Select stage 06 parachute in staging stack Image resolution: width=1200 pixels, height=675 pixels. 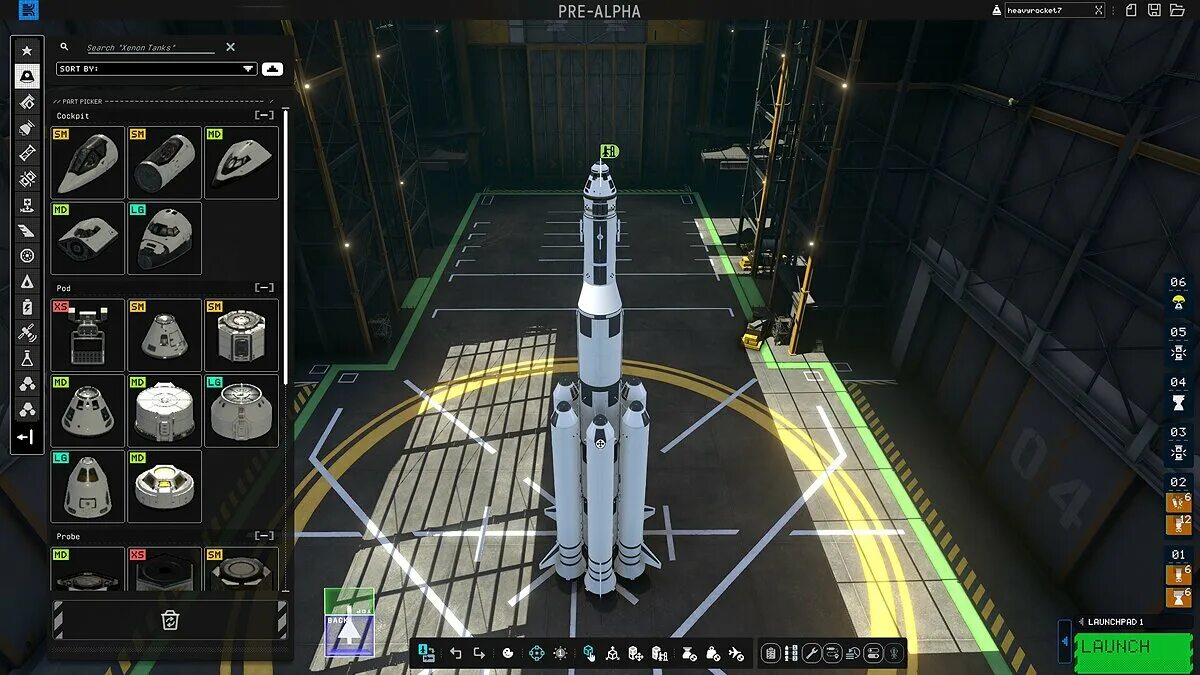click(x=1178, y=302)
